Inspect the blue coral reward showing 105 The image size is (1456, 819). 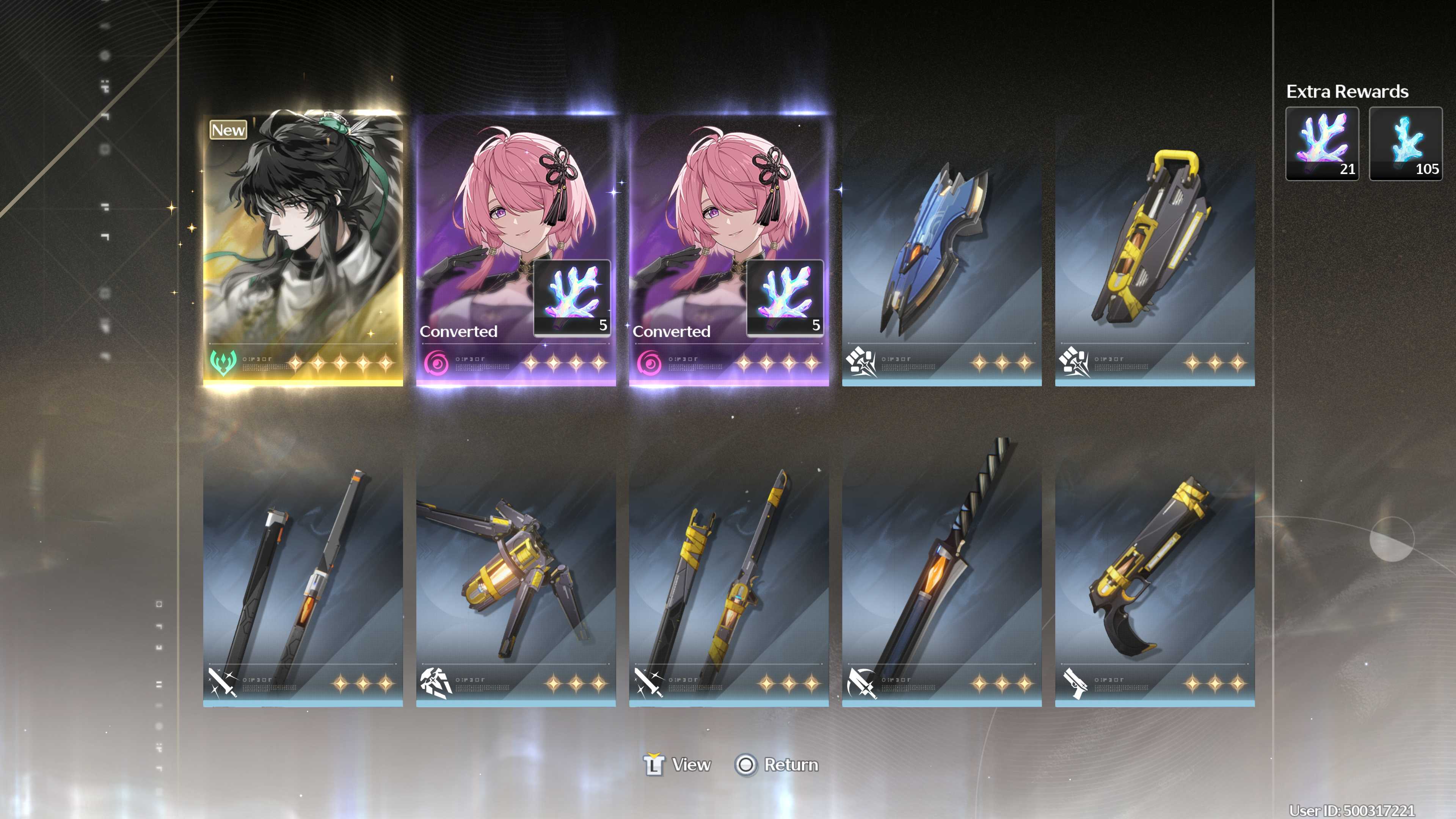[x=1405, y=144]
